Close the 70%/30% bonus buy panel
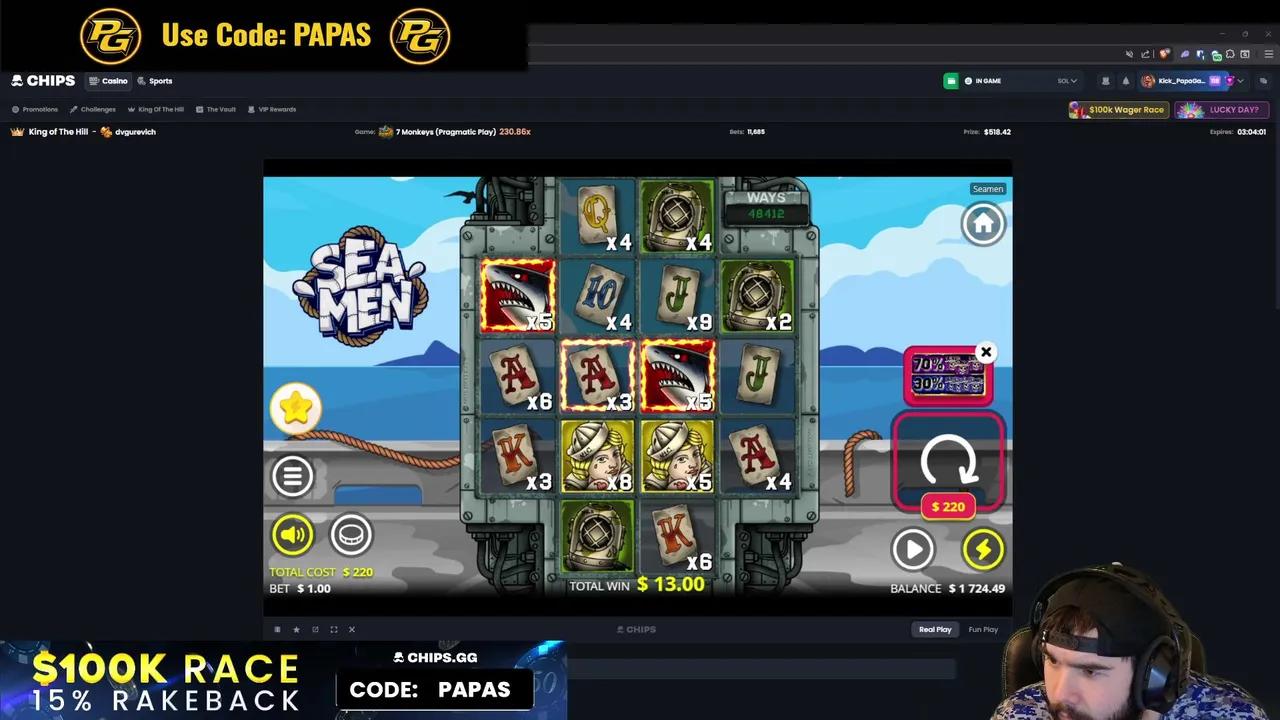The image size is (1280, 720). click(986, 352)
